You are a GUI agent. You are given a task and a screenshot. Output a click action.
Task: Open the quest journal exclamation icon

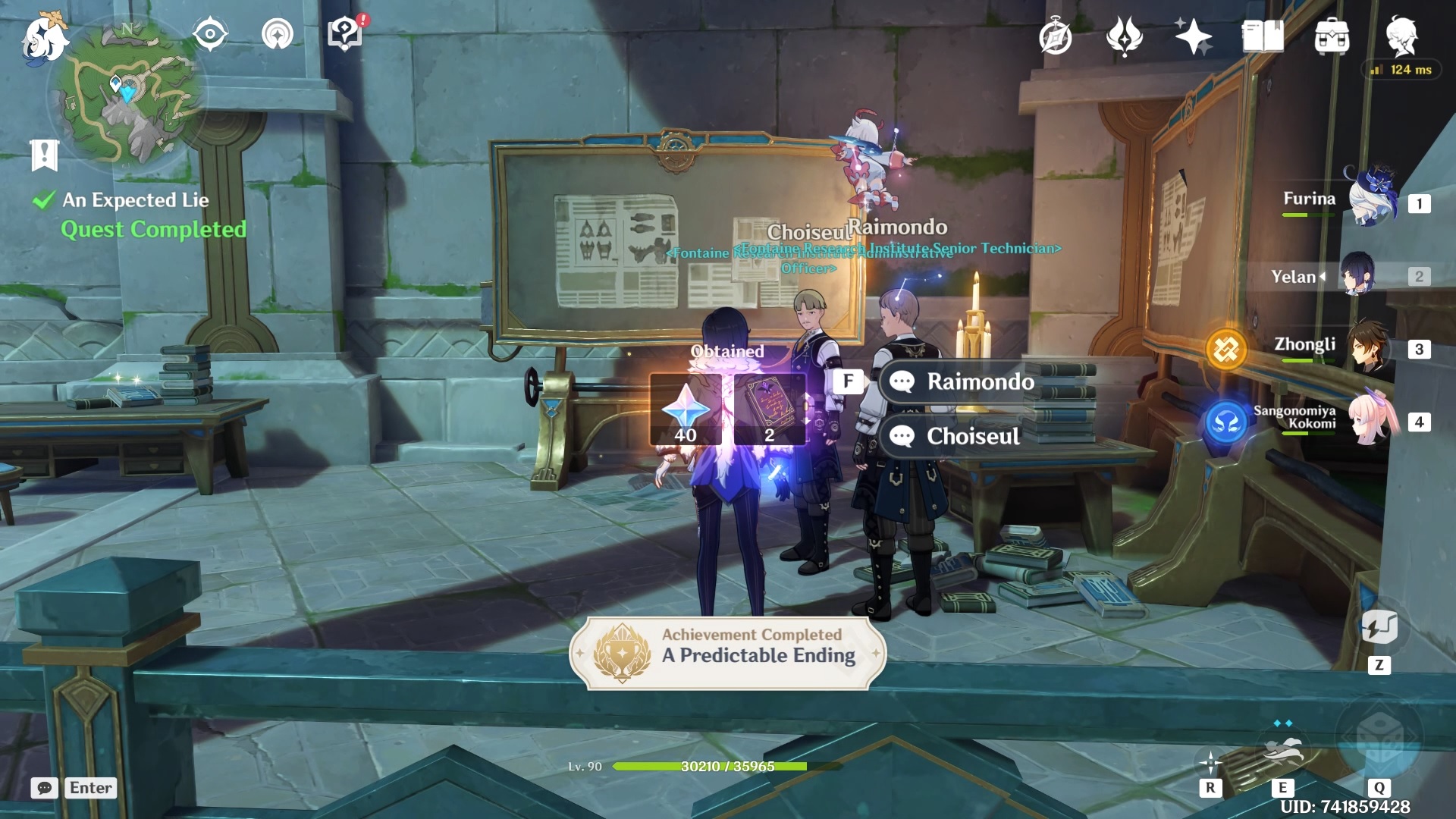[x=44, y=155]
